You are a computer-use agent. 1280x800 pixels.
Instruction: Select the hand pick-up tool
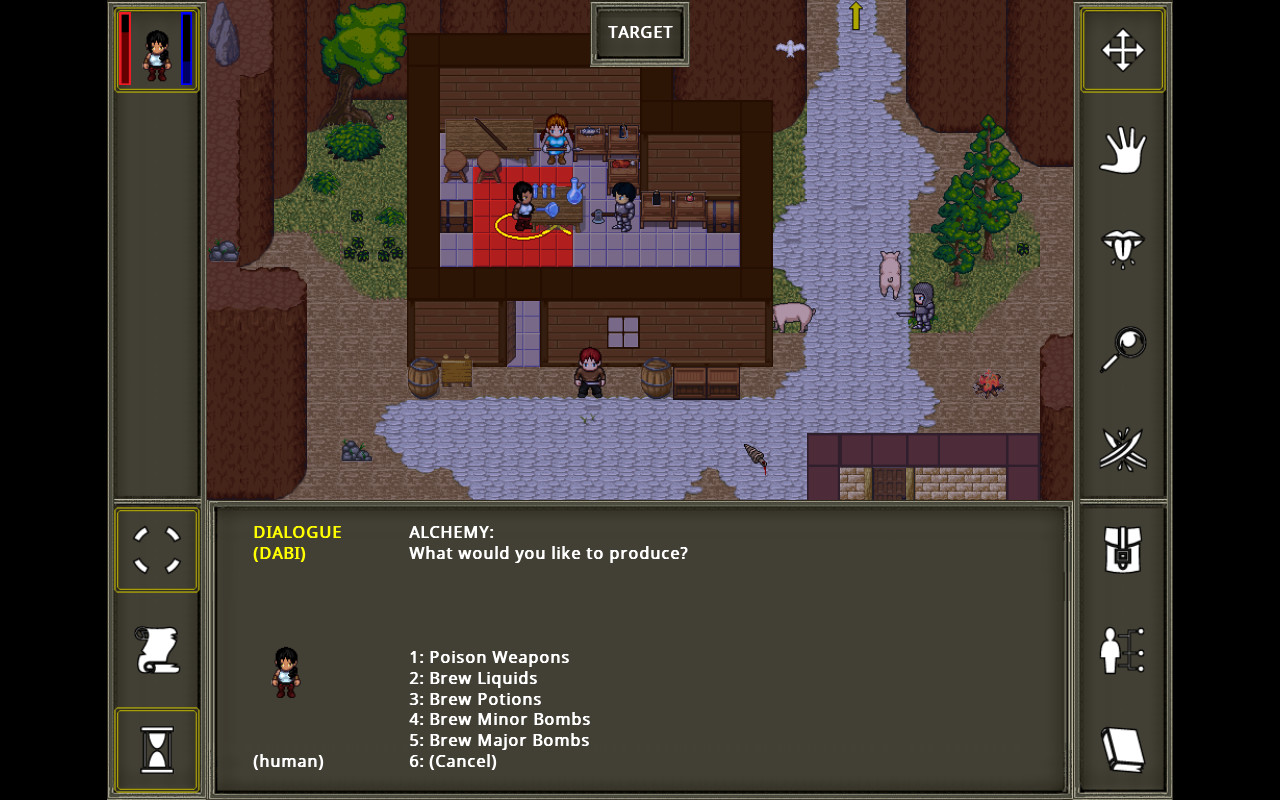click(1122, 150)
